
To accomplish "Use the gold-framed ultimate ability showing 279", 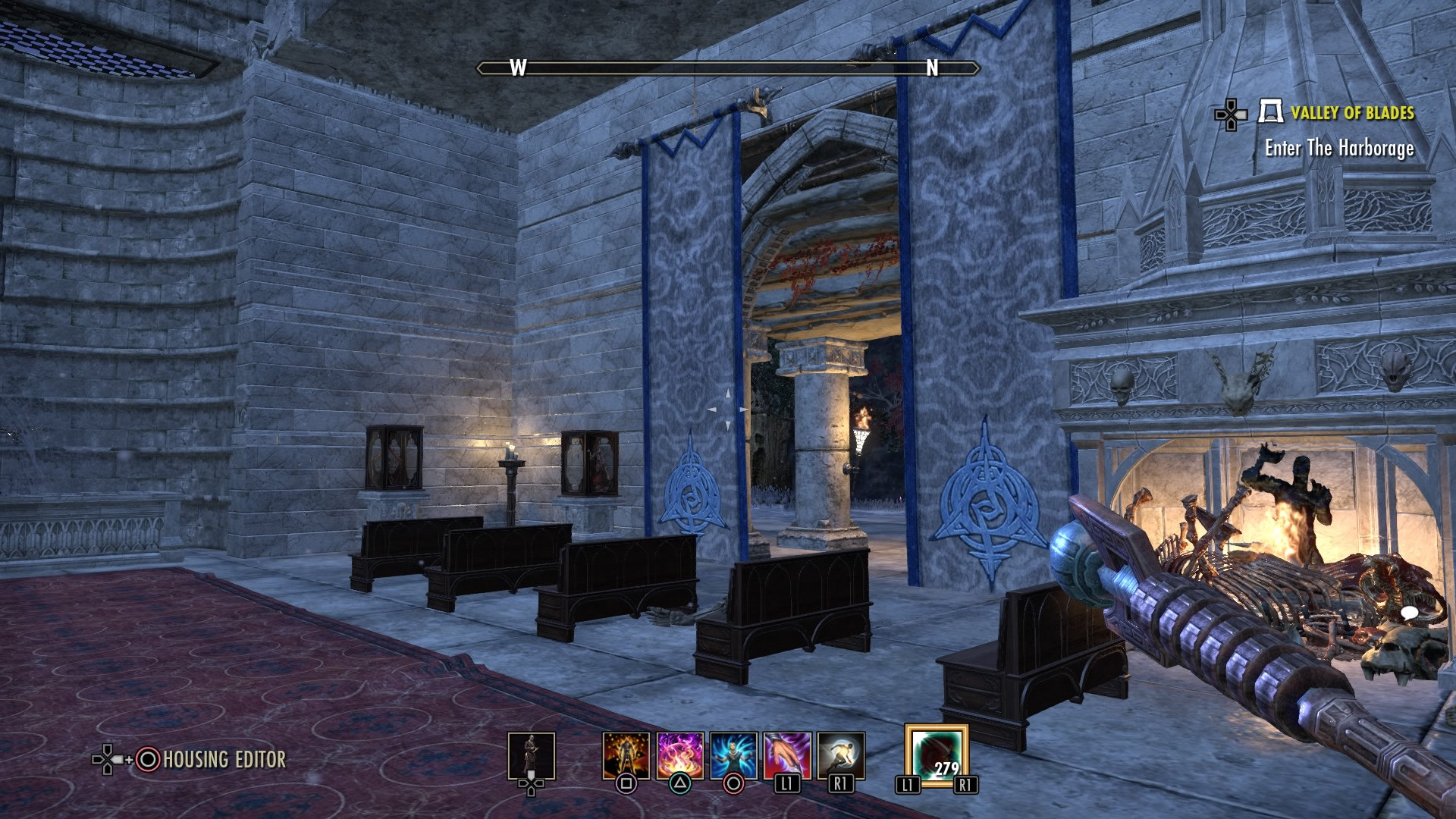I will click(936, 755).
